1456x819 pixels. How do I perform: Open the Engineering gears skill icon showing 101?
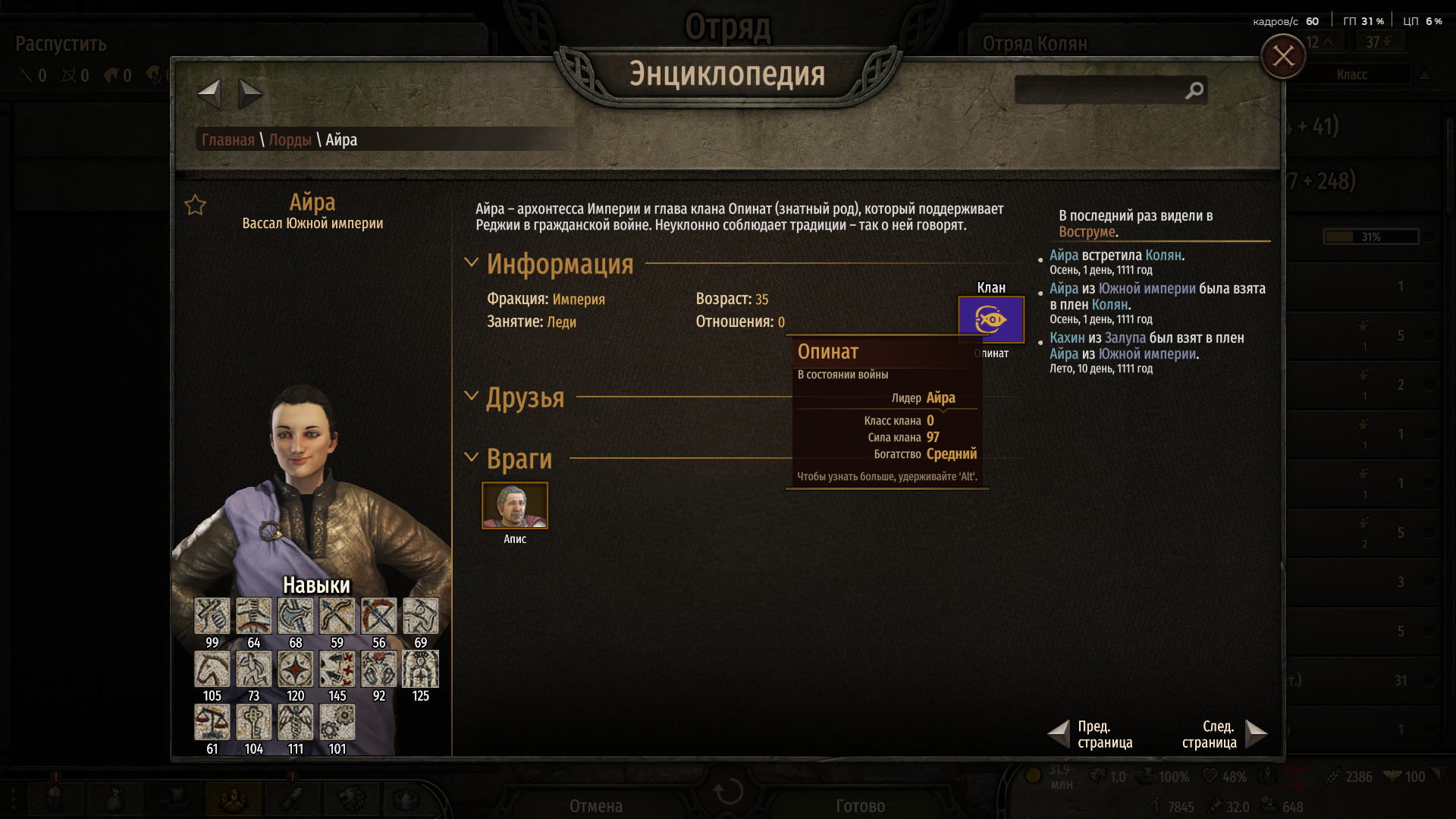pos(337,722)
